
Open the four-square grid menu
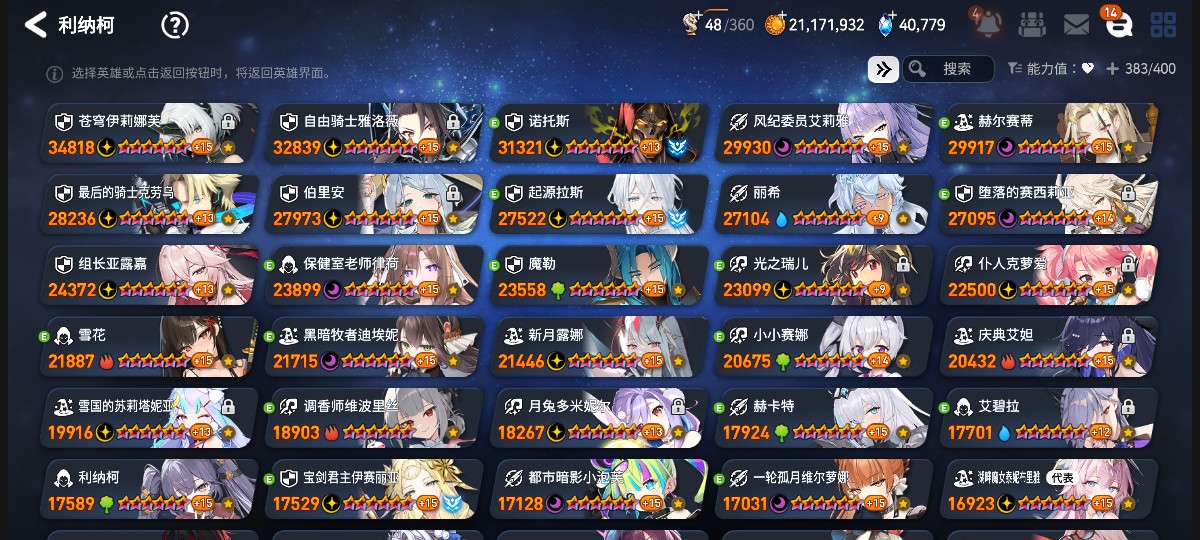point(1163,25)
